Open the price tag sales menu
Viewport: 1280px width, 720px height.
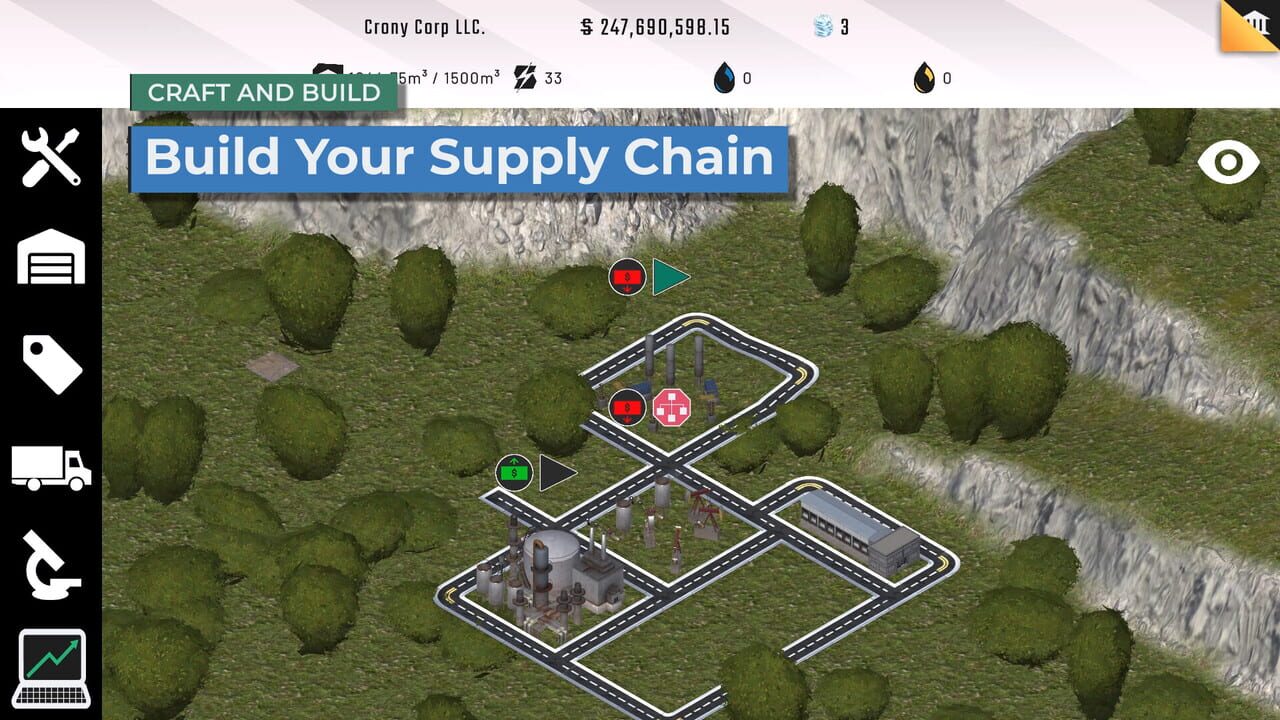(51, 363)
